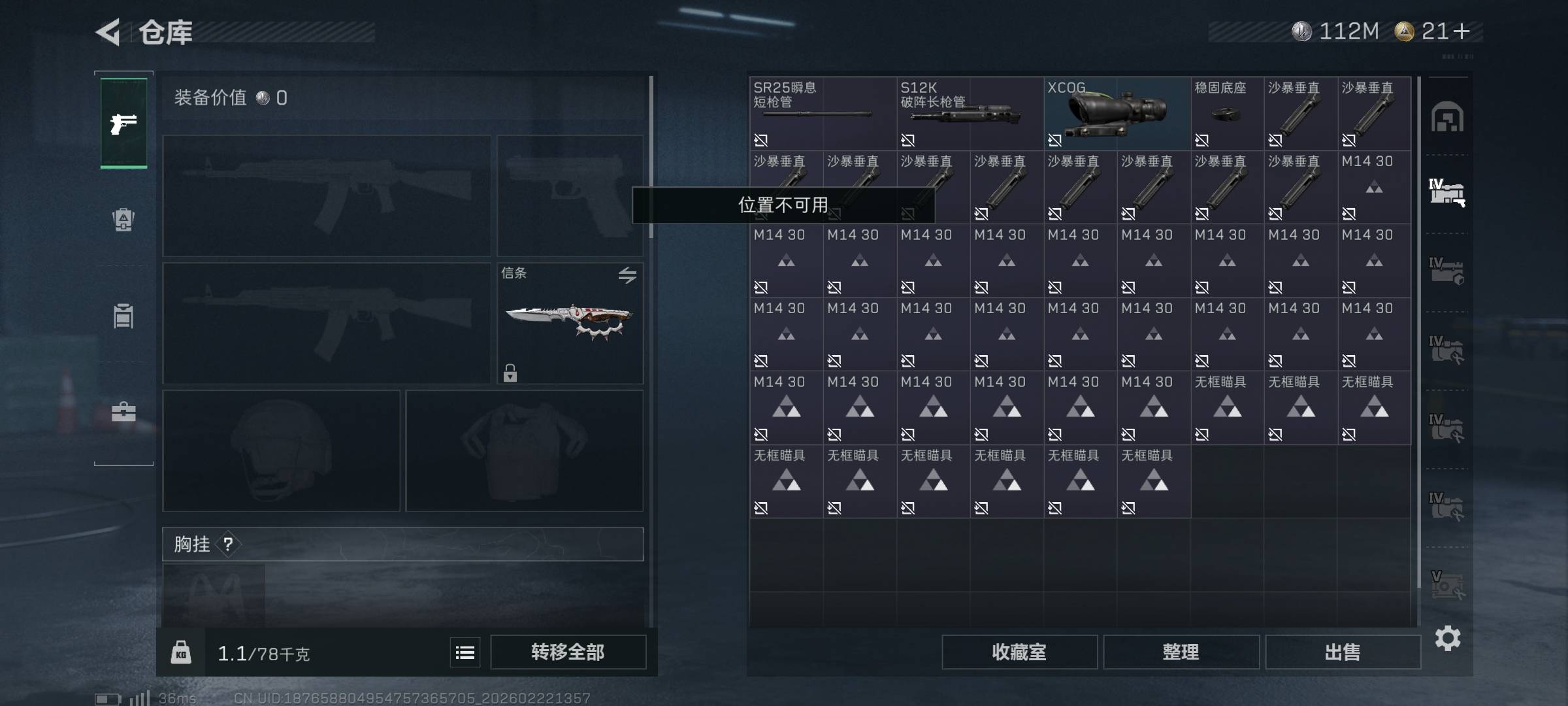Select the 稳固底座 item

[x=1226, y=113]
